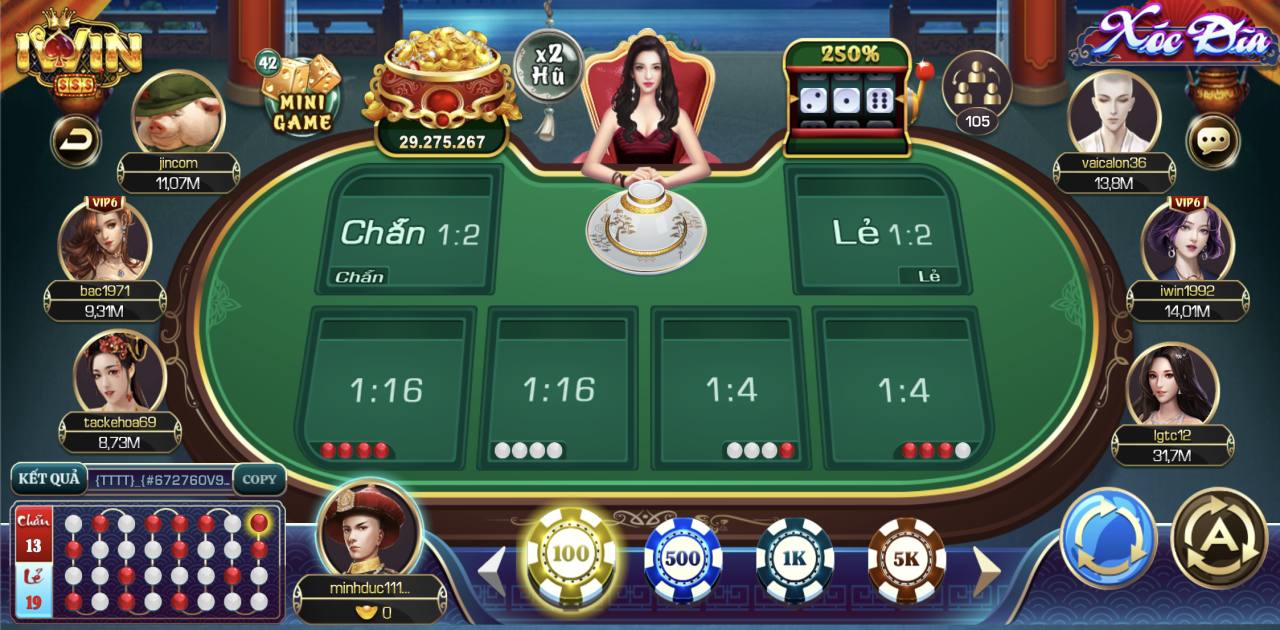
Task: Select the 500 chip
Action: click(683, 558)
